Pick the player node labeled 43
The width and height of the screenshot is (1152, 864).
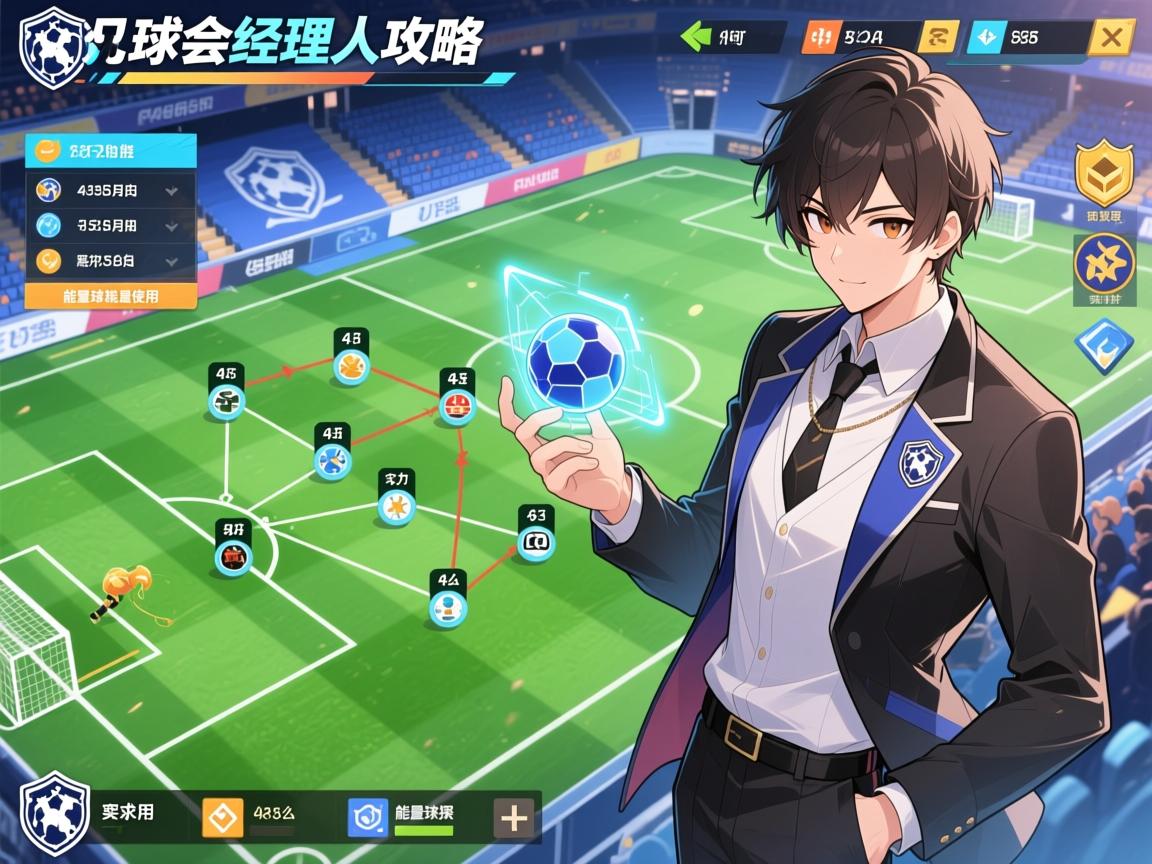[535, 543]
